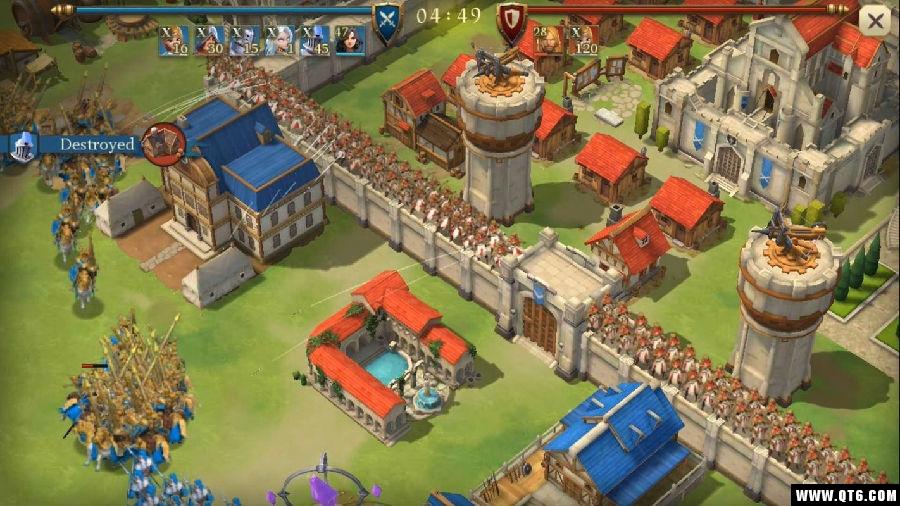Viewport: 900px width, 506px height.
Task: Close the battle view with the X button
Action: pos(875,19)
